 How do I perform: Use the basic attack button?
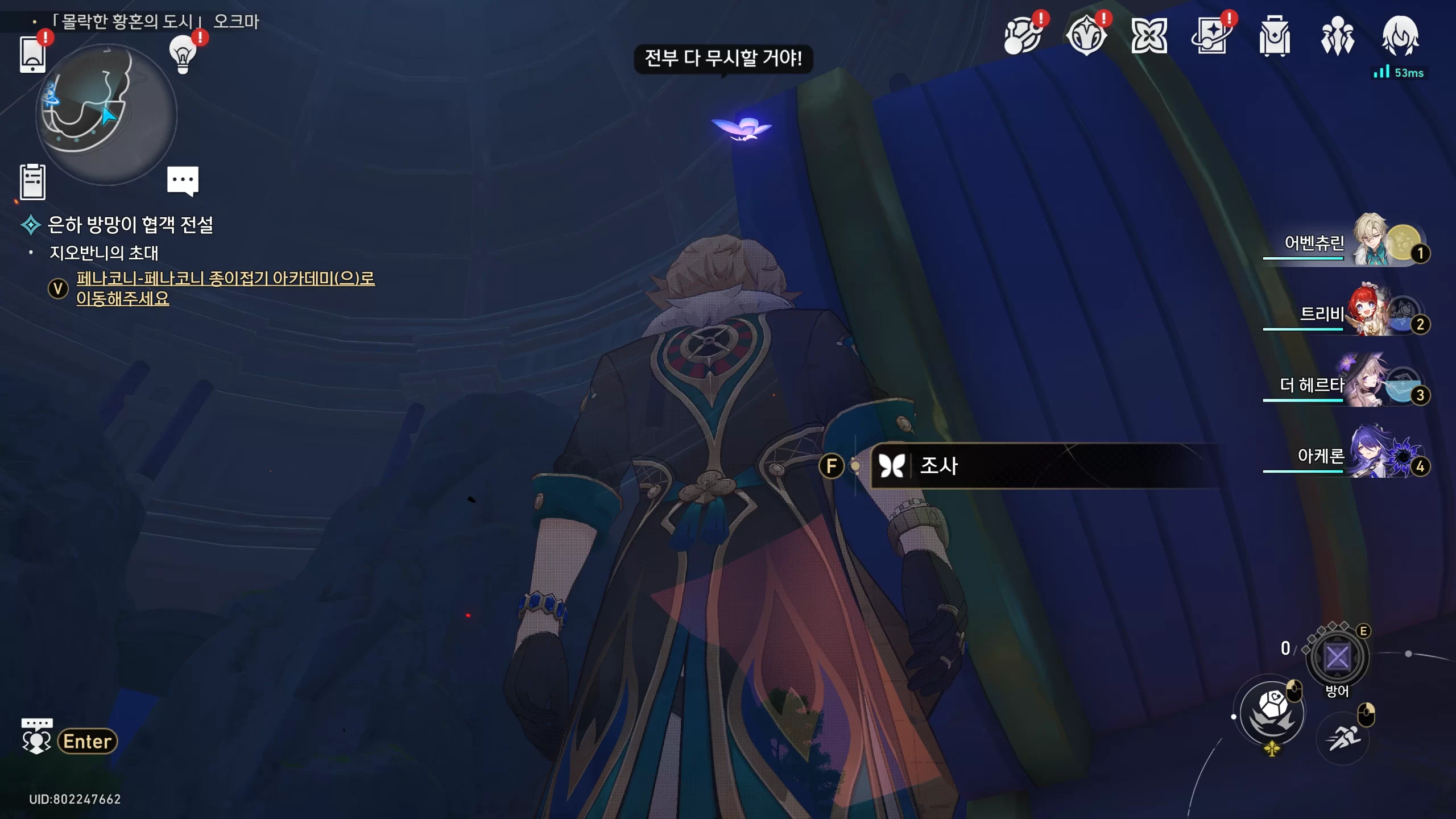point(1272,713)
